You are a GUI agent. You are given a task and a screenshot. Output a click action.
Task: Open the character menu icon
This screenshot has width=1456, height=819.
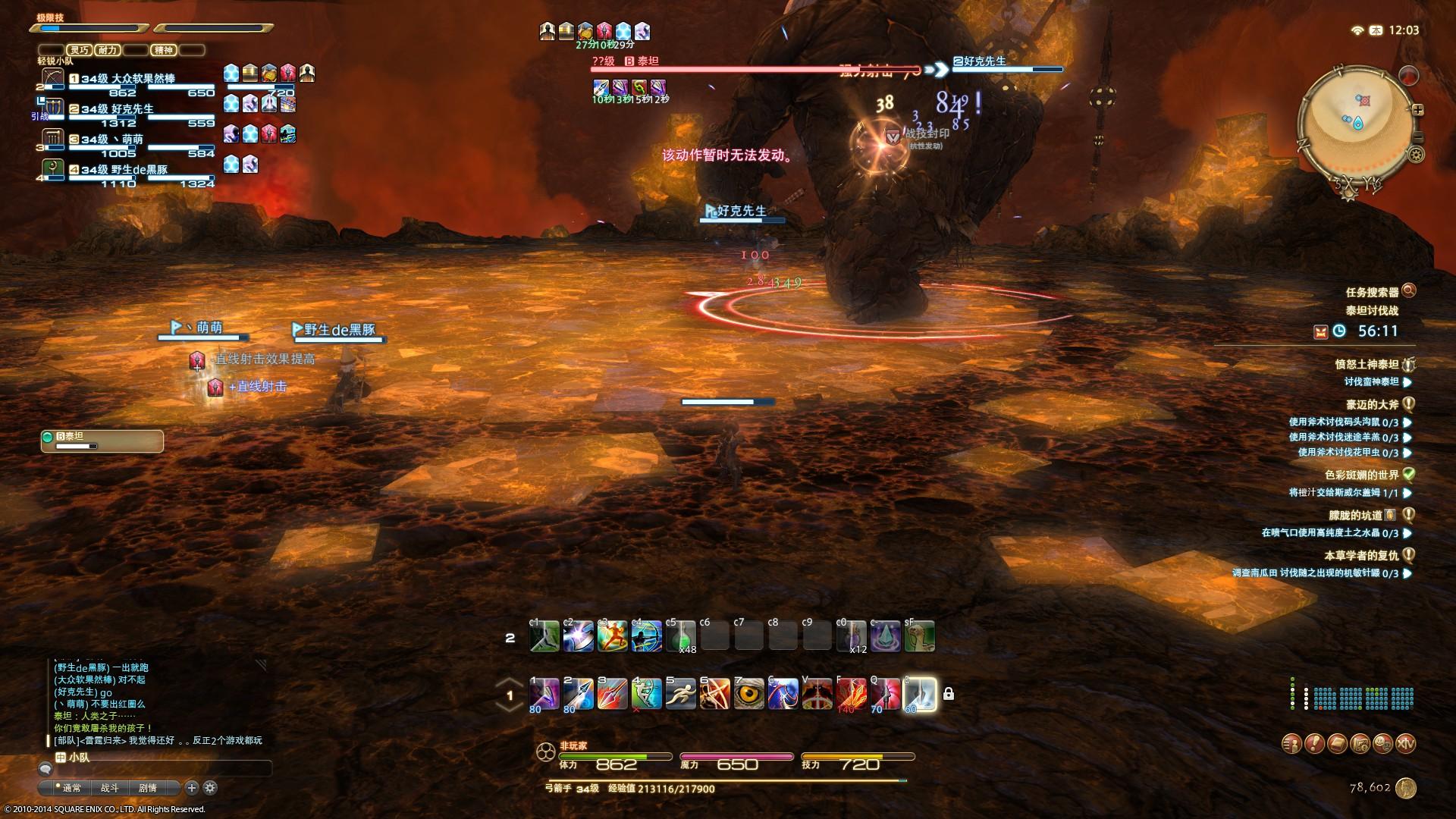1291,744
